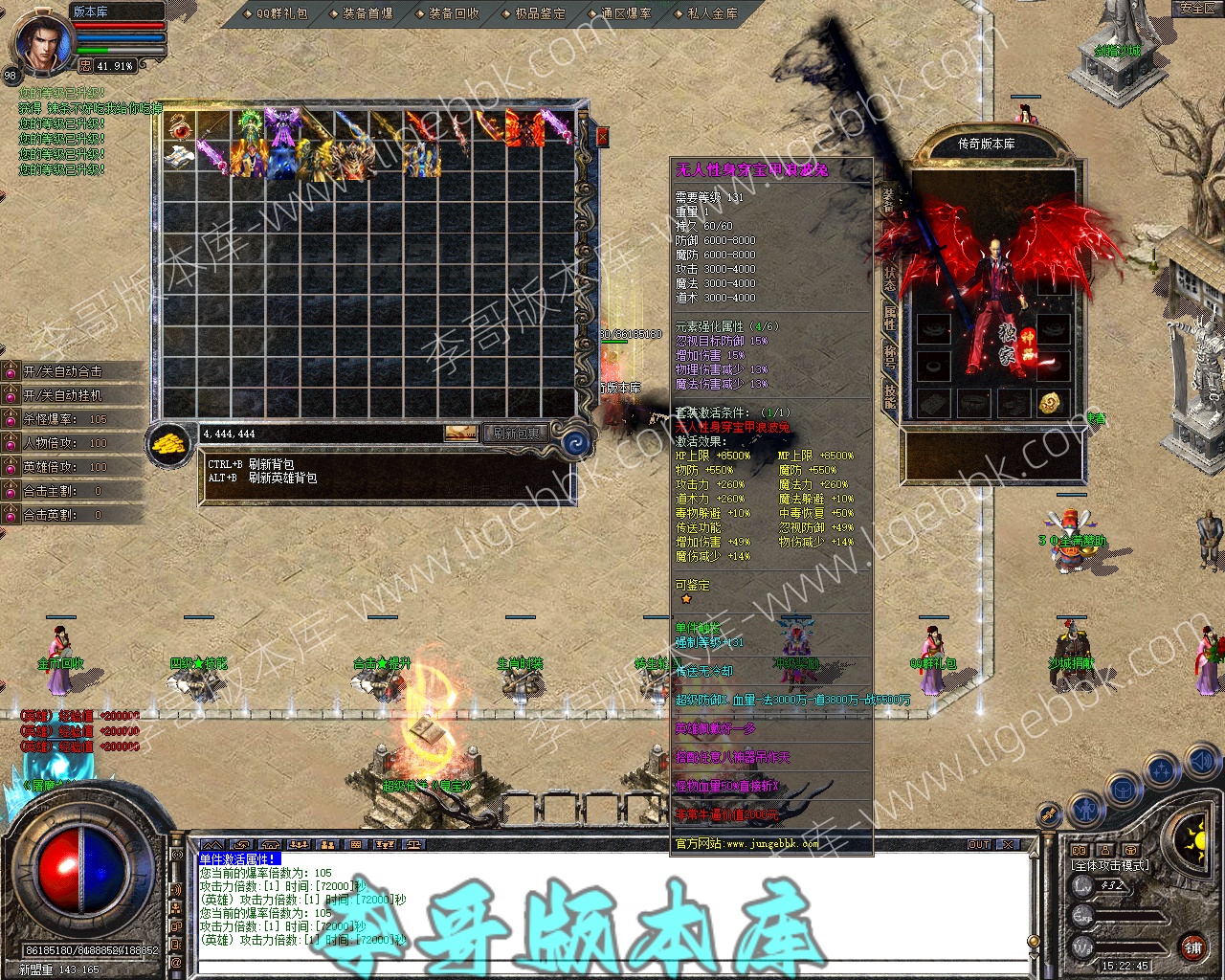Open the red 铺 shop button
Image resolution: width=1225 pixels, height=980 pixels.
click(x=1192, y=947)
